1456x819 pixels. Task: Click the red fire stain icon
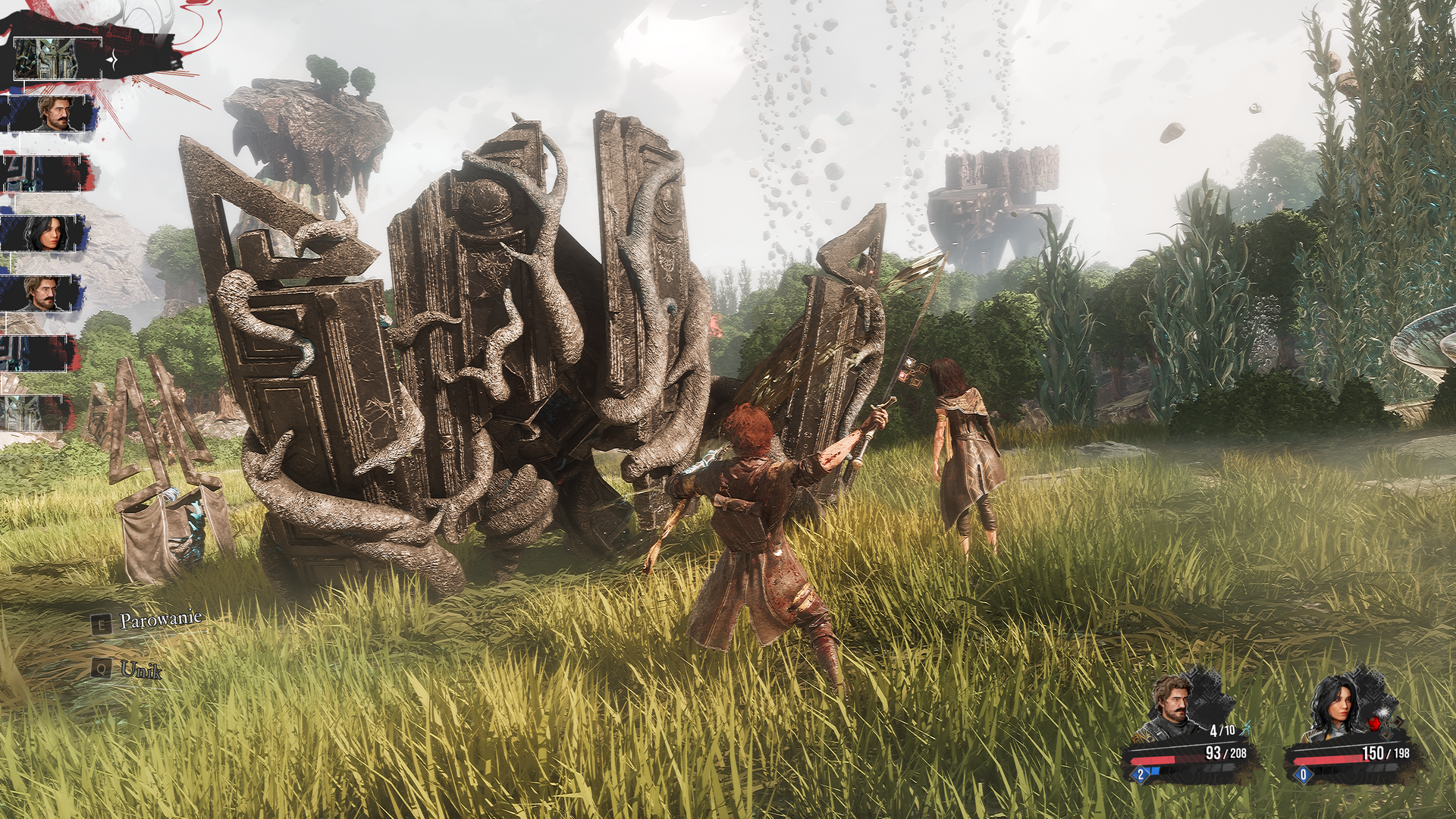click(1374, 723)
